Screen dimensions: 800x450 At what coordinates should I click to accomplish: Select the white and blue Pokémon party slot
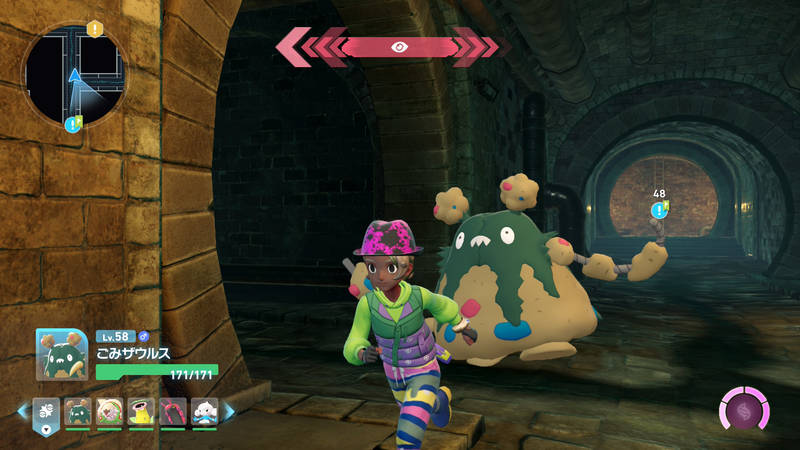[x=204, y=411]
